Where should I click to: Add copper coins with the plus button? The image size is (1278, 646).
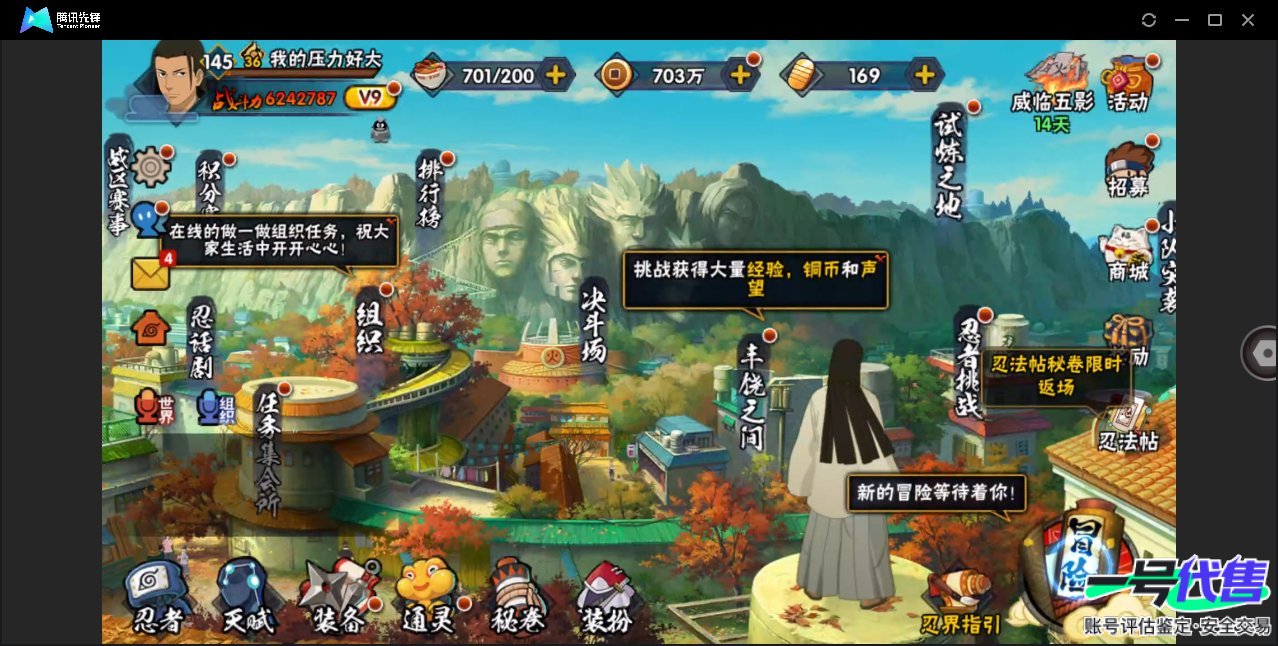coord(740,75)
